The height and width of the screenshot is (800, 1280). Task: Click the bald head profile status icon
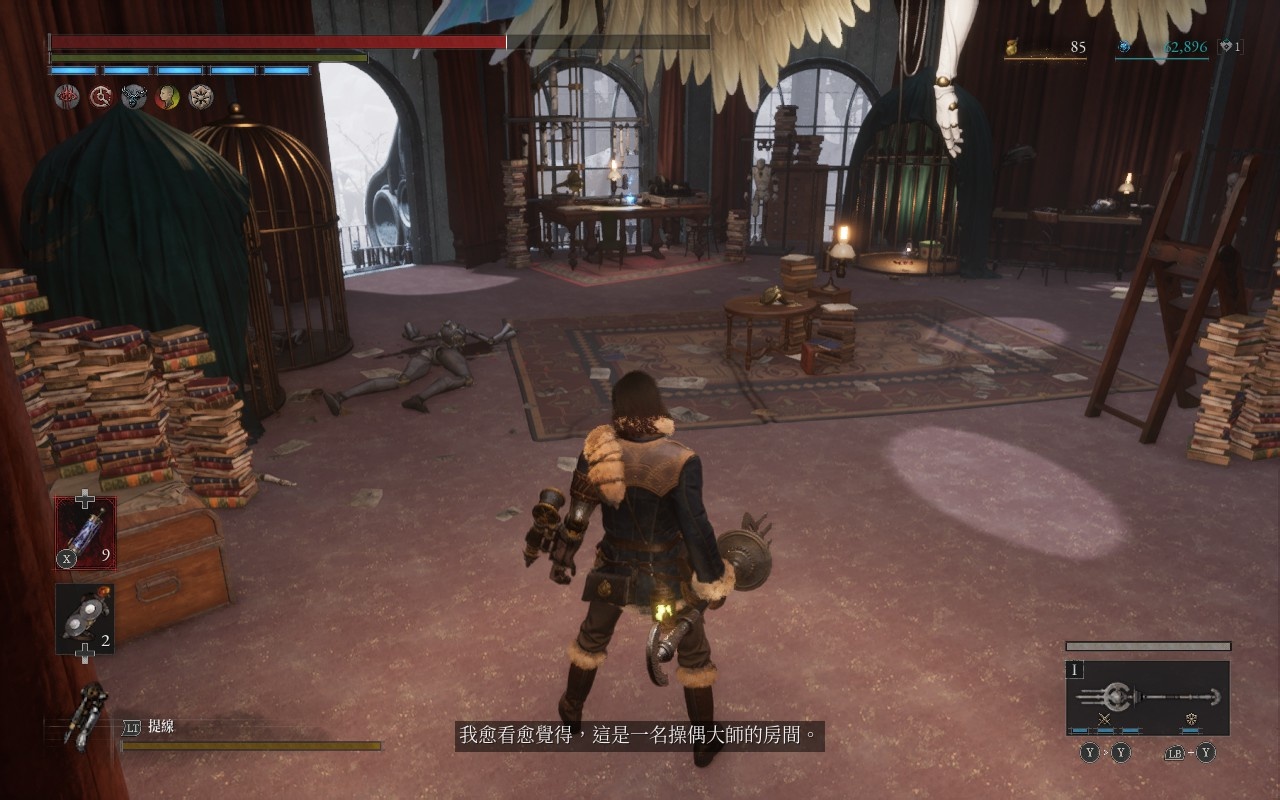tap(167, 96)
